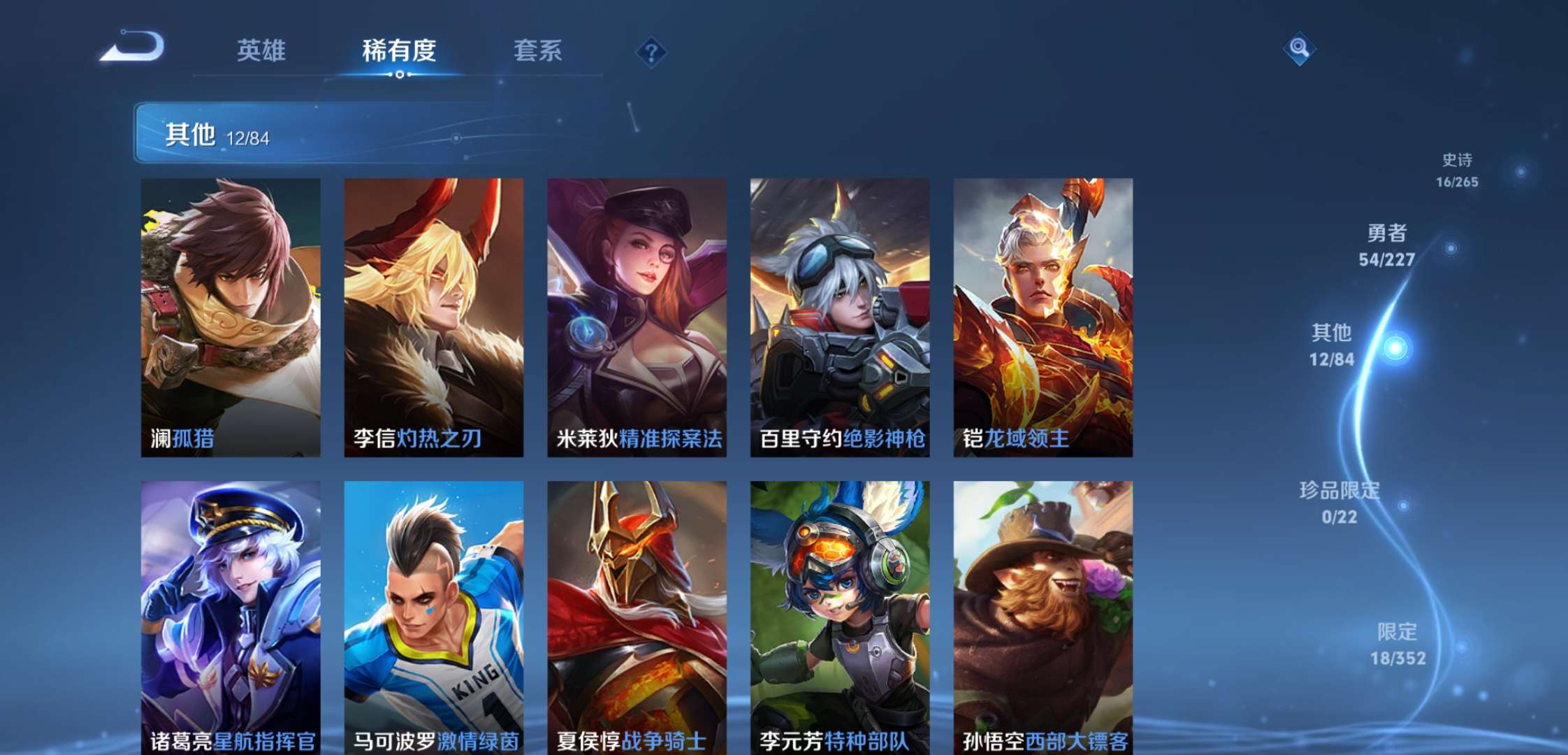The image size is (1568, 755).
Task: Go back using the return arrow
Action: pos(133,48)
